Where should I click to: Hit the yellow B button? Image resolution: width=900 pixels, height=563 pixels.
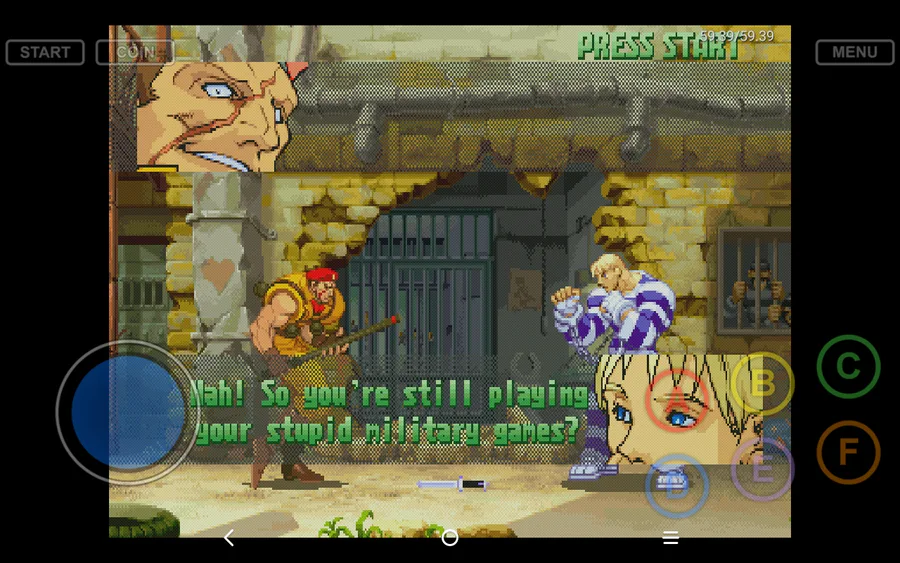pos(762,383)
